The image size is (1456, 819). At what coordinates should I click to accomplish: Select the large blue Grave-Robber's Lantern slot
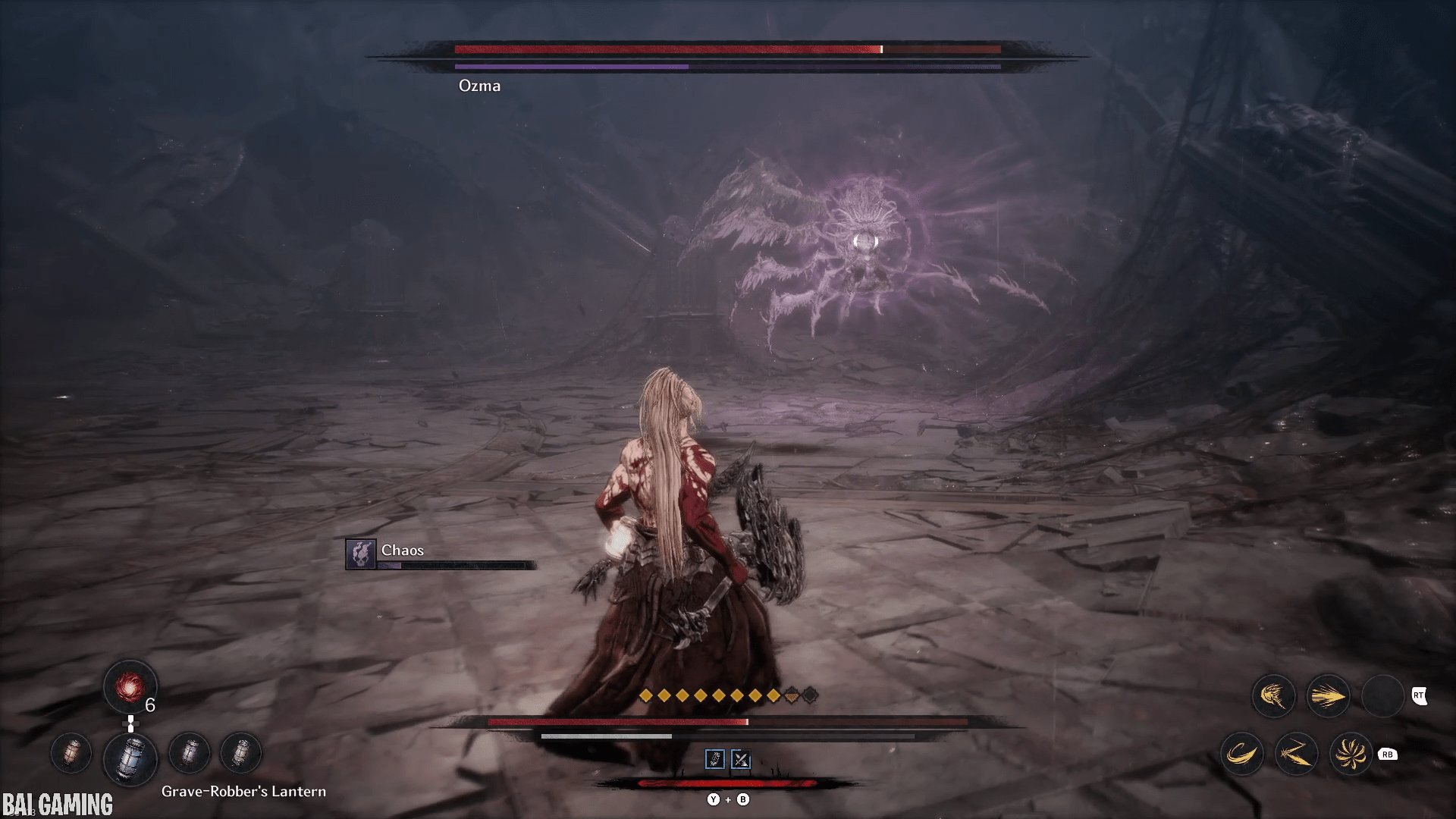point(130,757)
